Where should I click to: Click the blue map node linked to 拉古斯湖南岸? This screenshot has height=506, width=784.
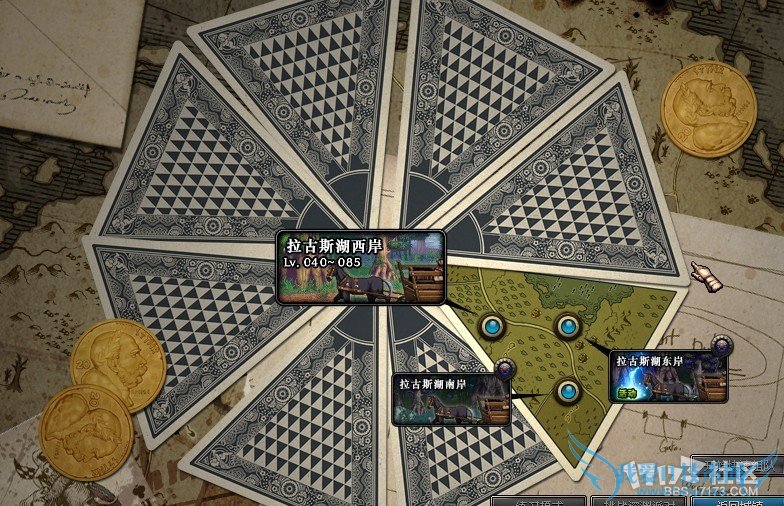[x=567, y=392]
